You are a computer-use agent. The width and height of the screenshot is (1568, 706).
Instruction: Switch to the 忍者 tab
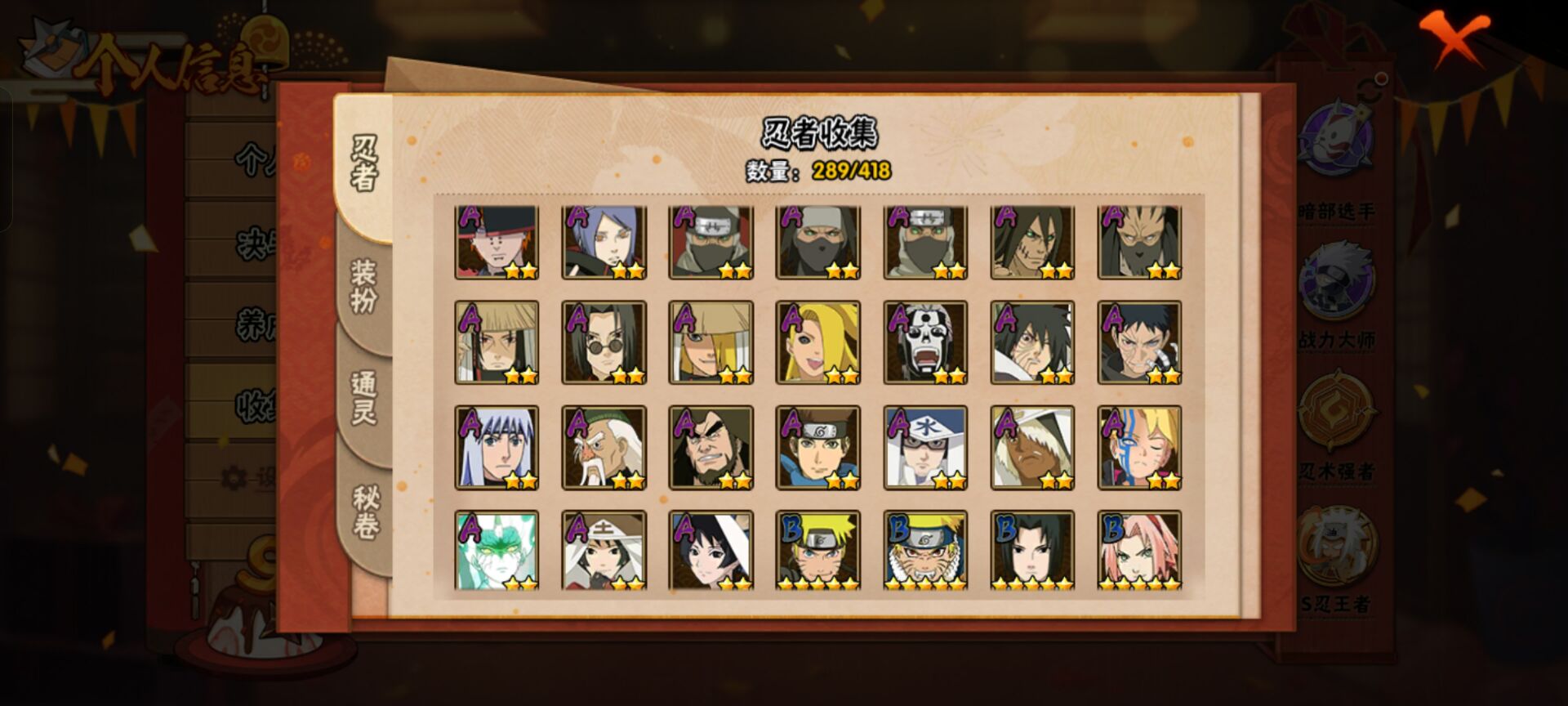point(364,163)
